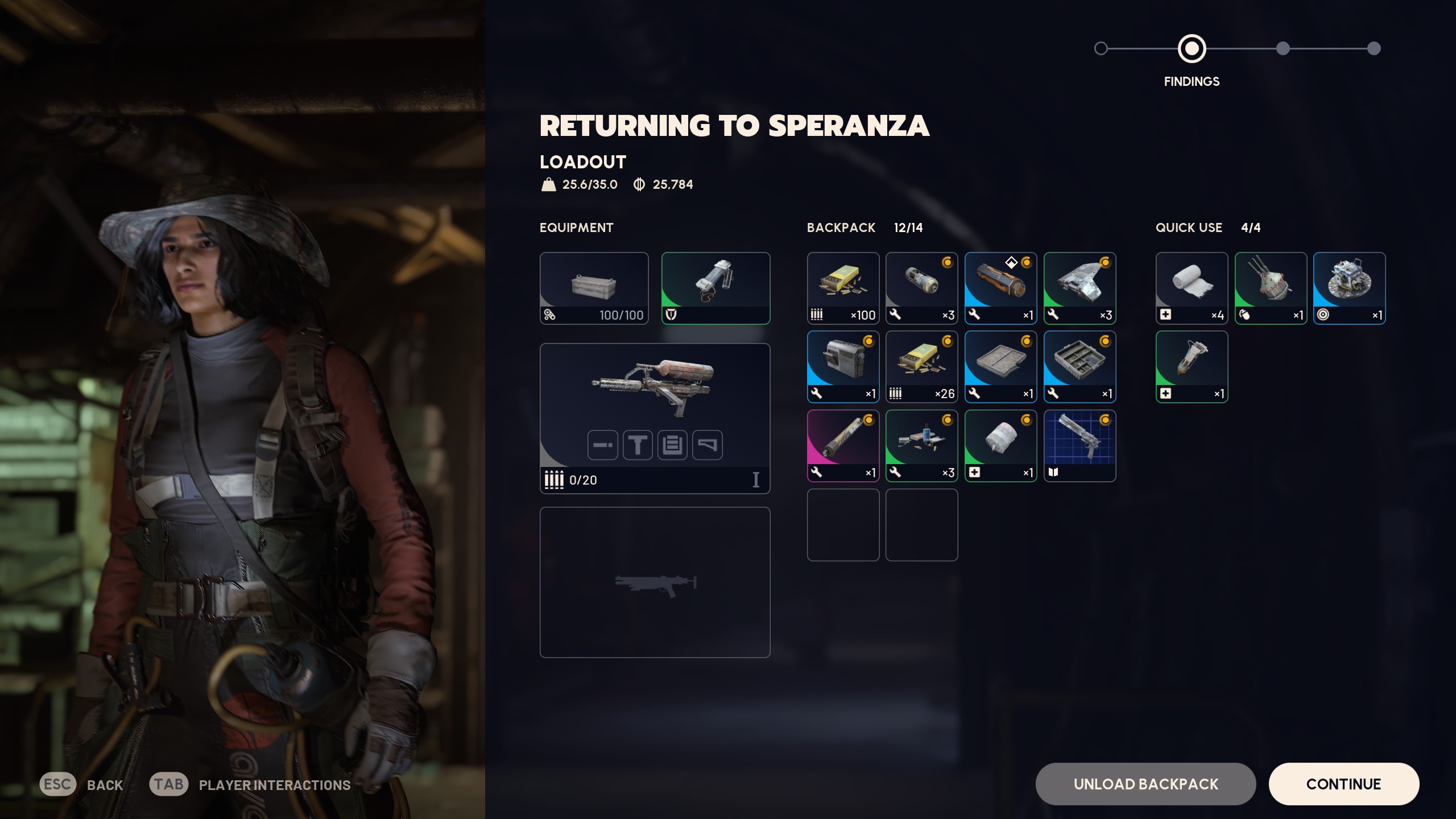This screenshot has width=1456, height=819.
Task: Choose the bandage item in the backpack
Action: click(1000, 445)
